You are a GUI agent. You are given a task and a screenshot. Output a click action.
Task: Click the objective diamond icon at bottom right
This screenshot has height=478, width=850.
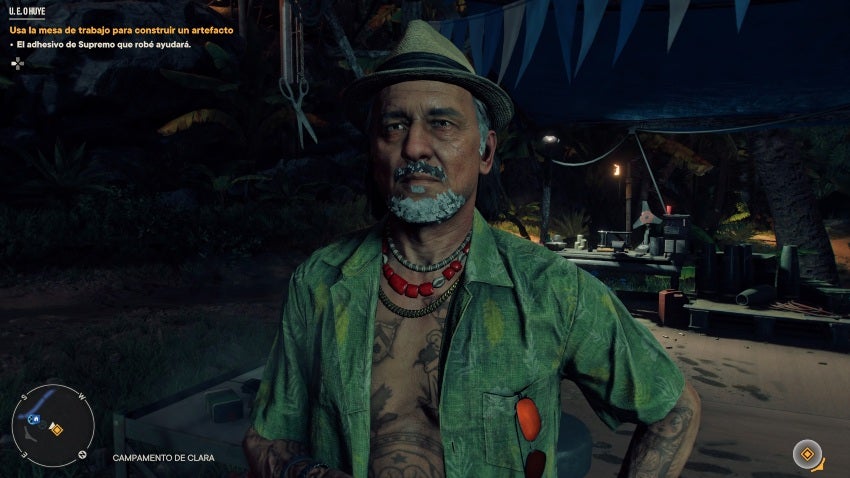(806, 454)
